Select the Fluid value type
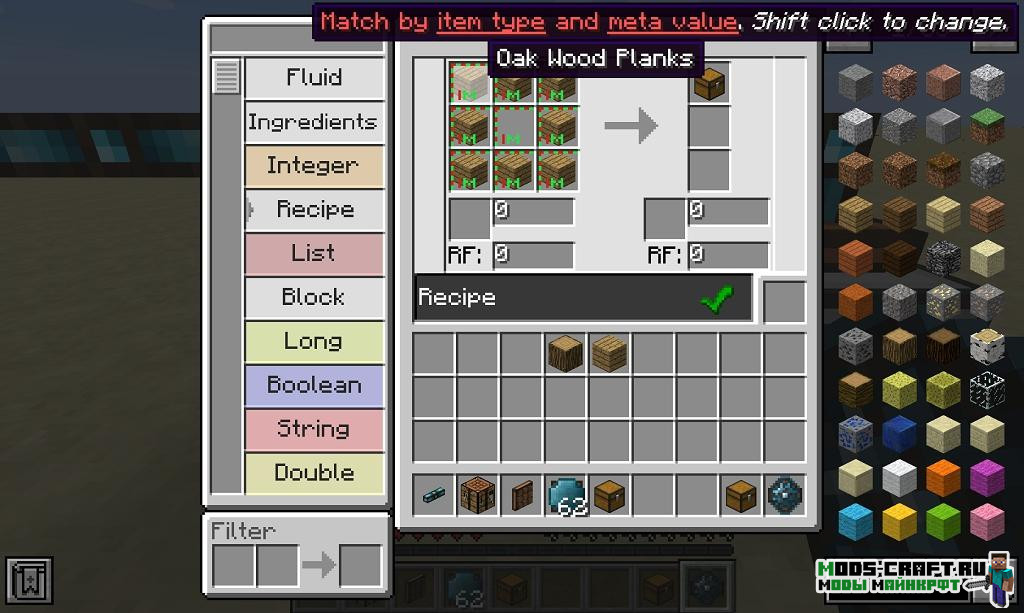 pyautogui.click(x=314, y=78)
